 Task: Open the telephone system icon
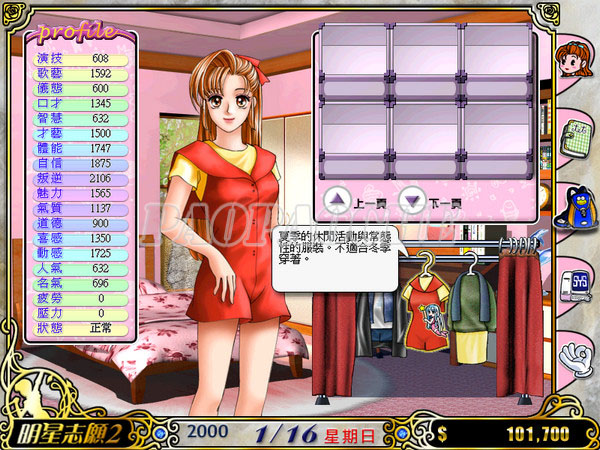click(x=573, y=281)
